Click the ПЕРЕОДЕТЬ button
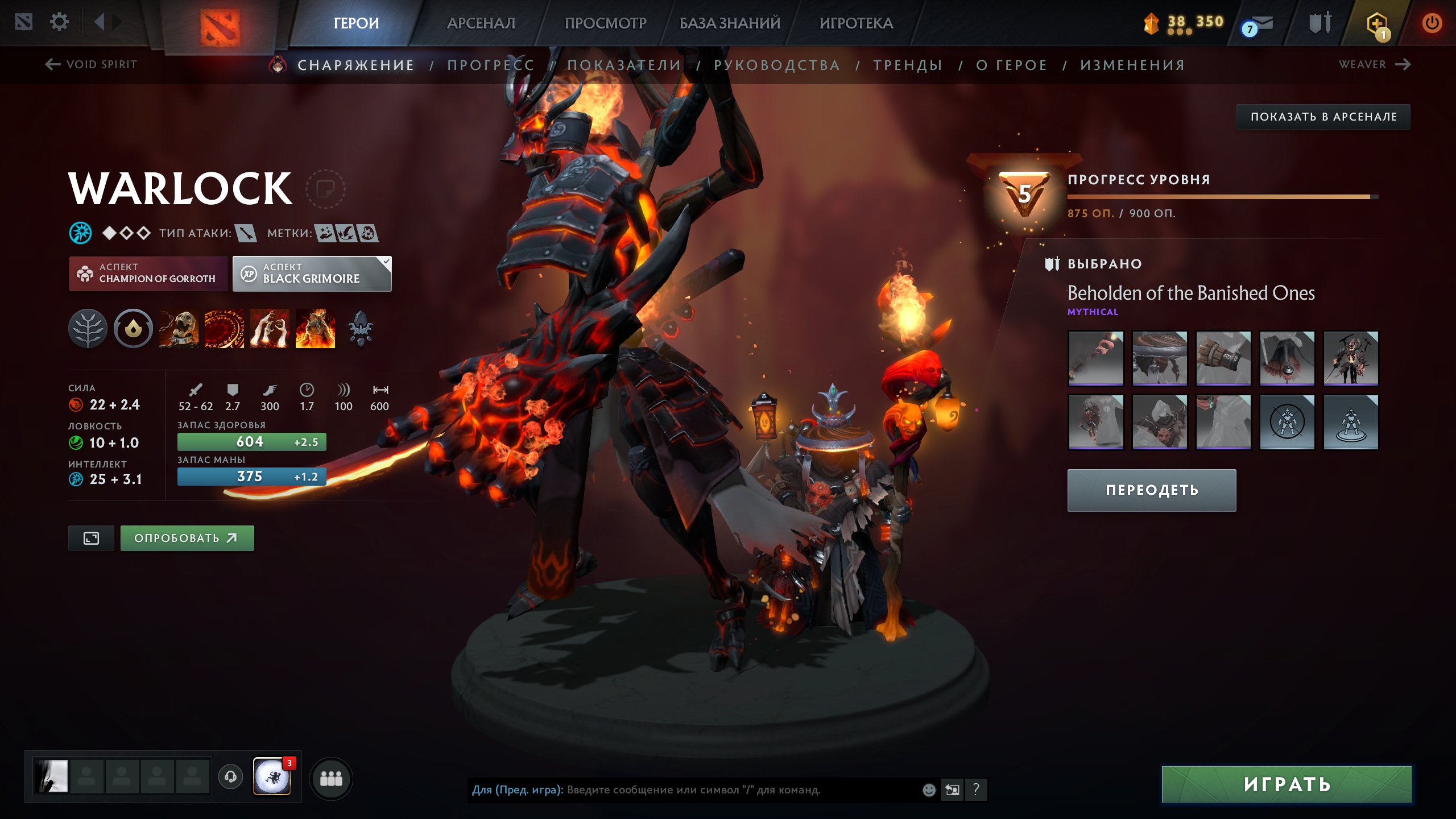Screen dimensions: 1456x819 tap(1151, 490)
